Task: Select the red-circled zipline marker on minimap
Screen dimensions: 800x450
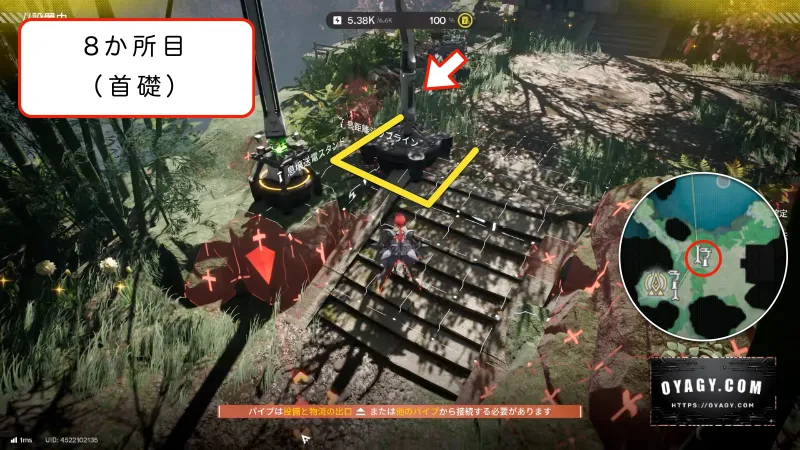Action: click(x=704, y=258)
